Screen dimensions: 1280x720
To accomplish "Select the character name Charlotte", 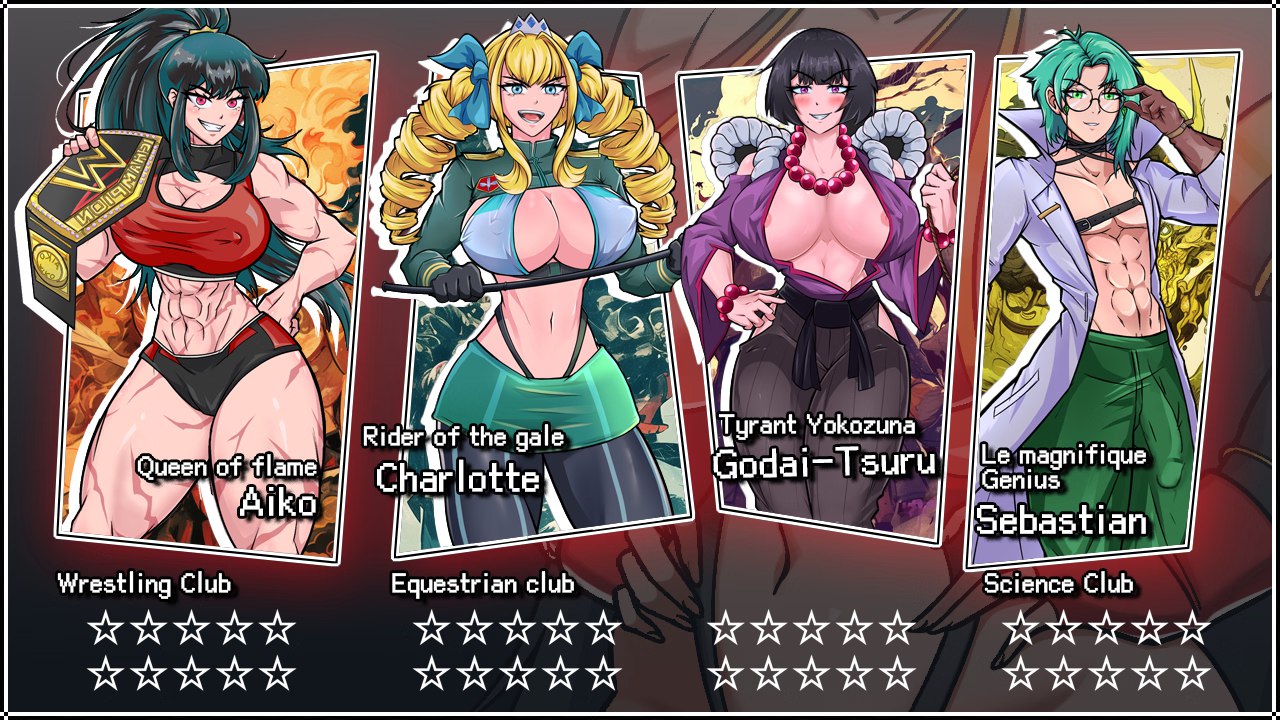I will tap(459, 479).
